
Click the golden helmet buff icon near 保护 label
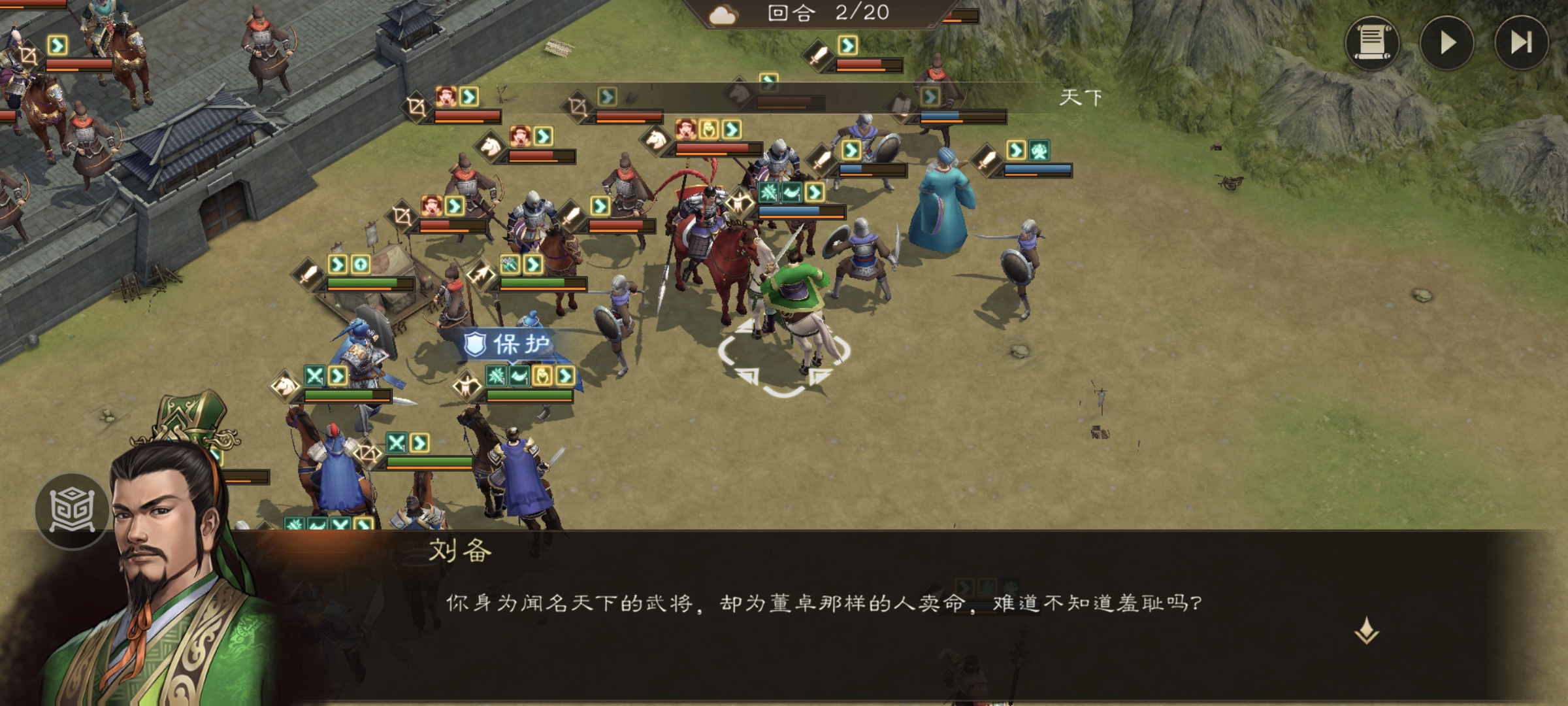click(x=541, y=376)
